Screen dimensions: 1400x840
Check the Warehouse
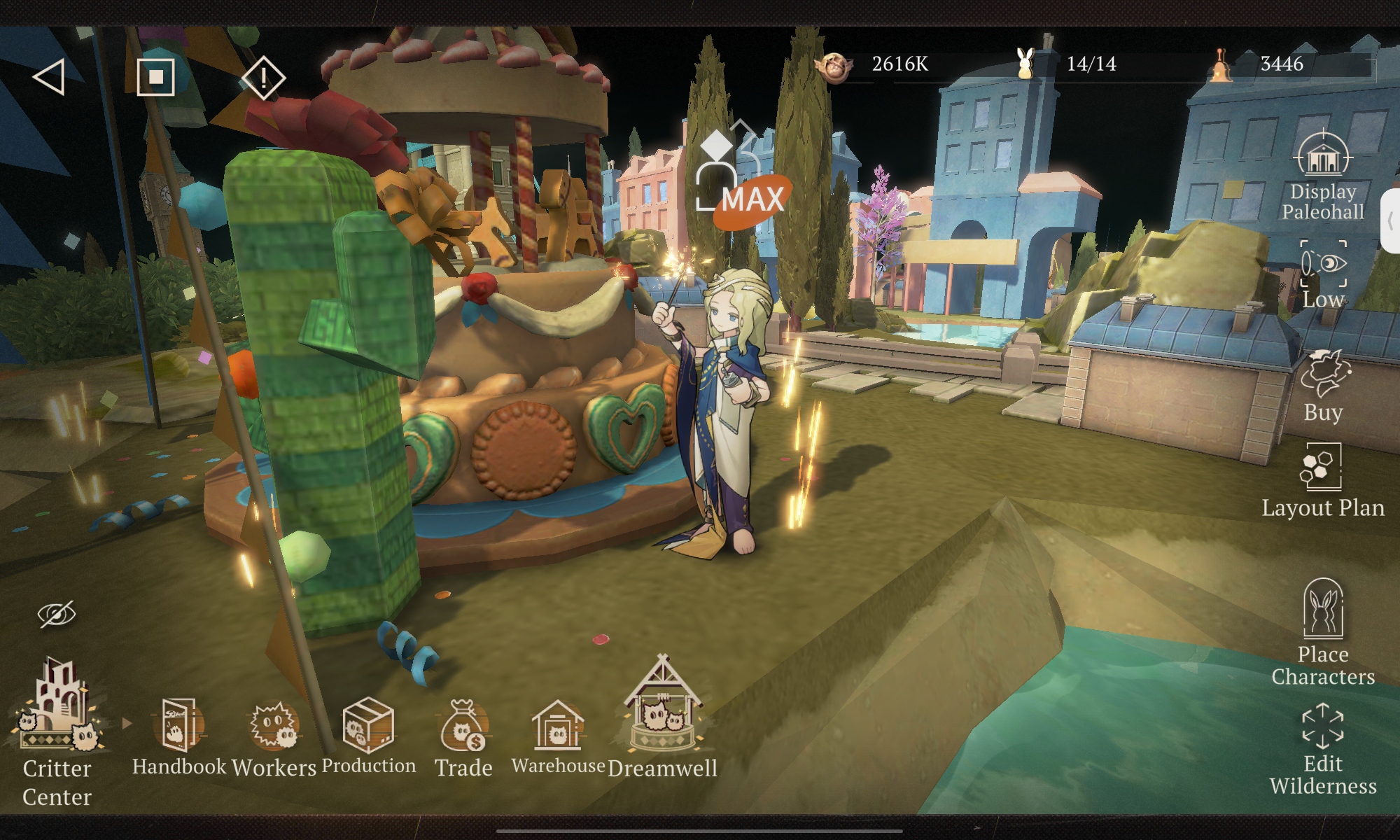[x=558, y=736]
